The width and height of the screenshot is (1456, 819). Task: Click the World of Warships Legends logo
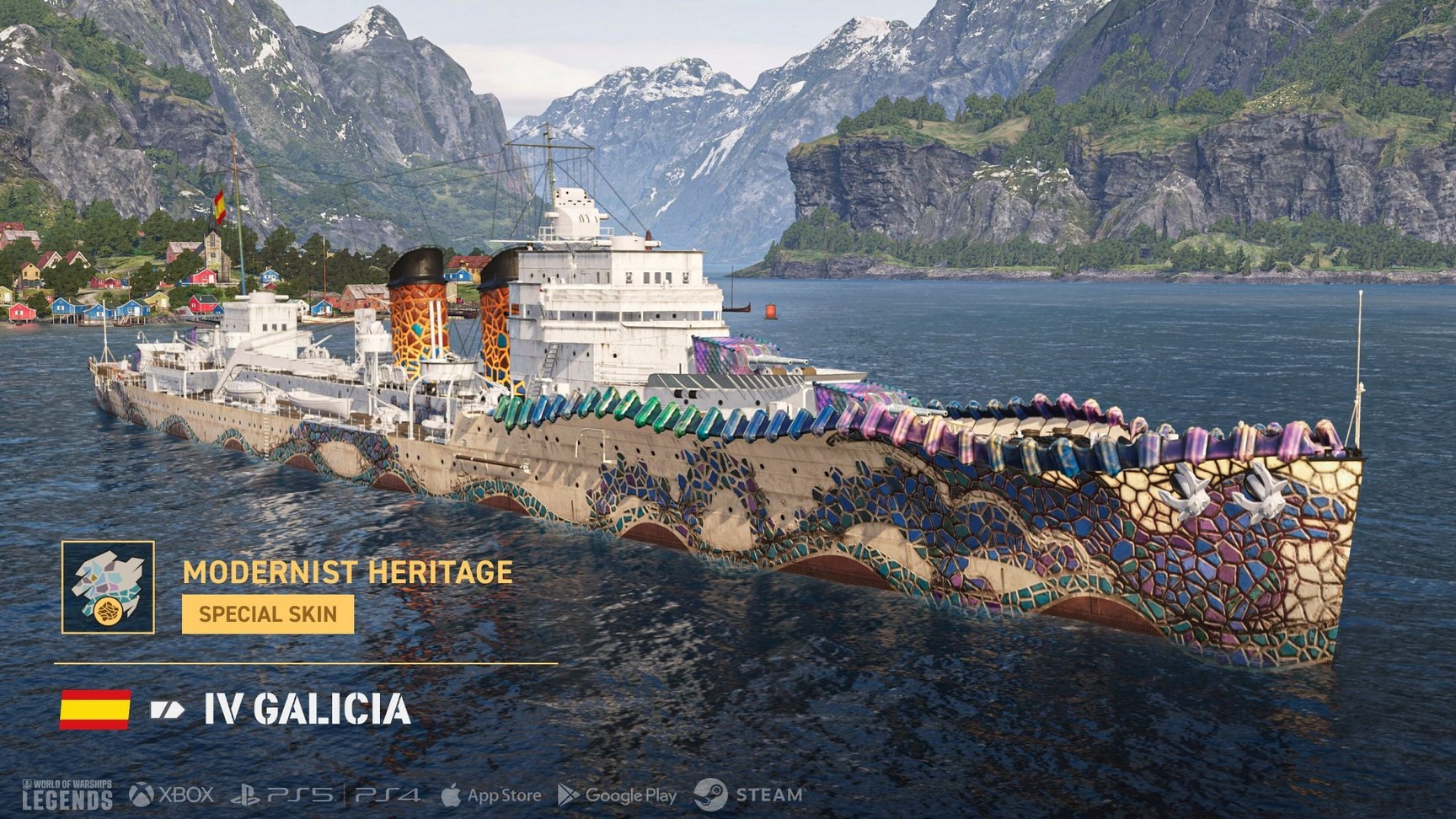(x=67, y=795)
